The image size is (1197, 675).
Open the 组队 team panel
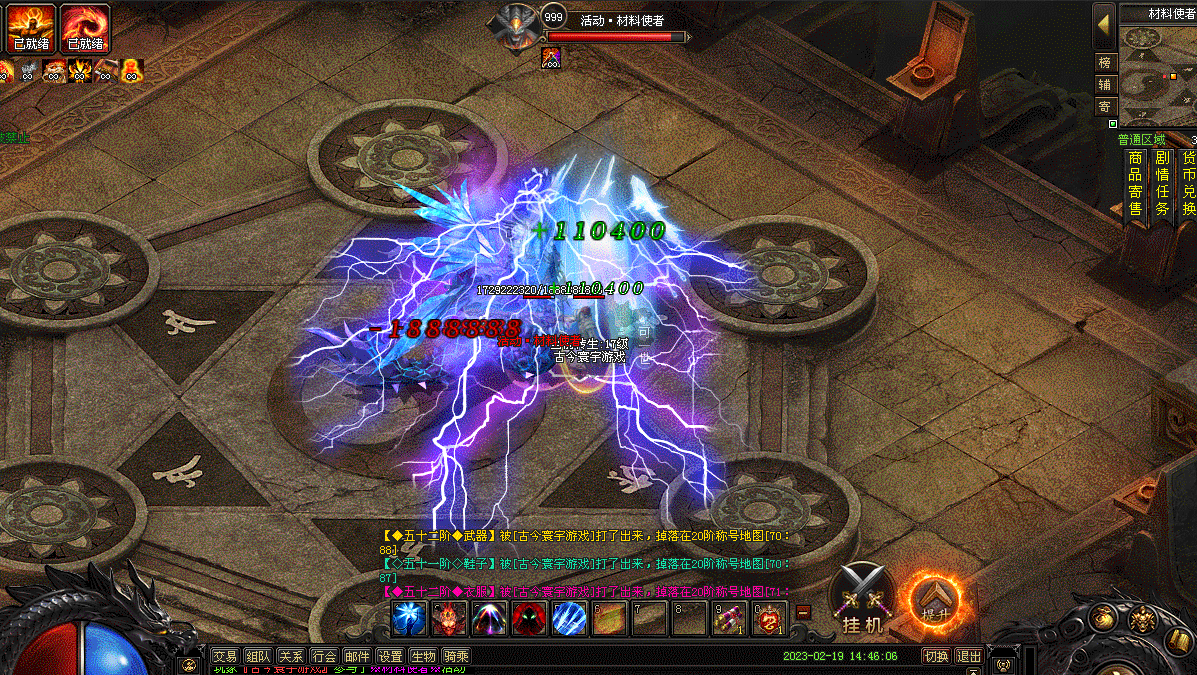click(x=258, y=656)
